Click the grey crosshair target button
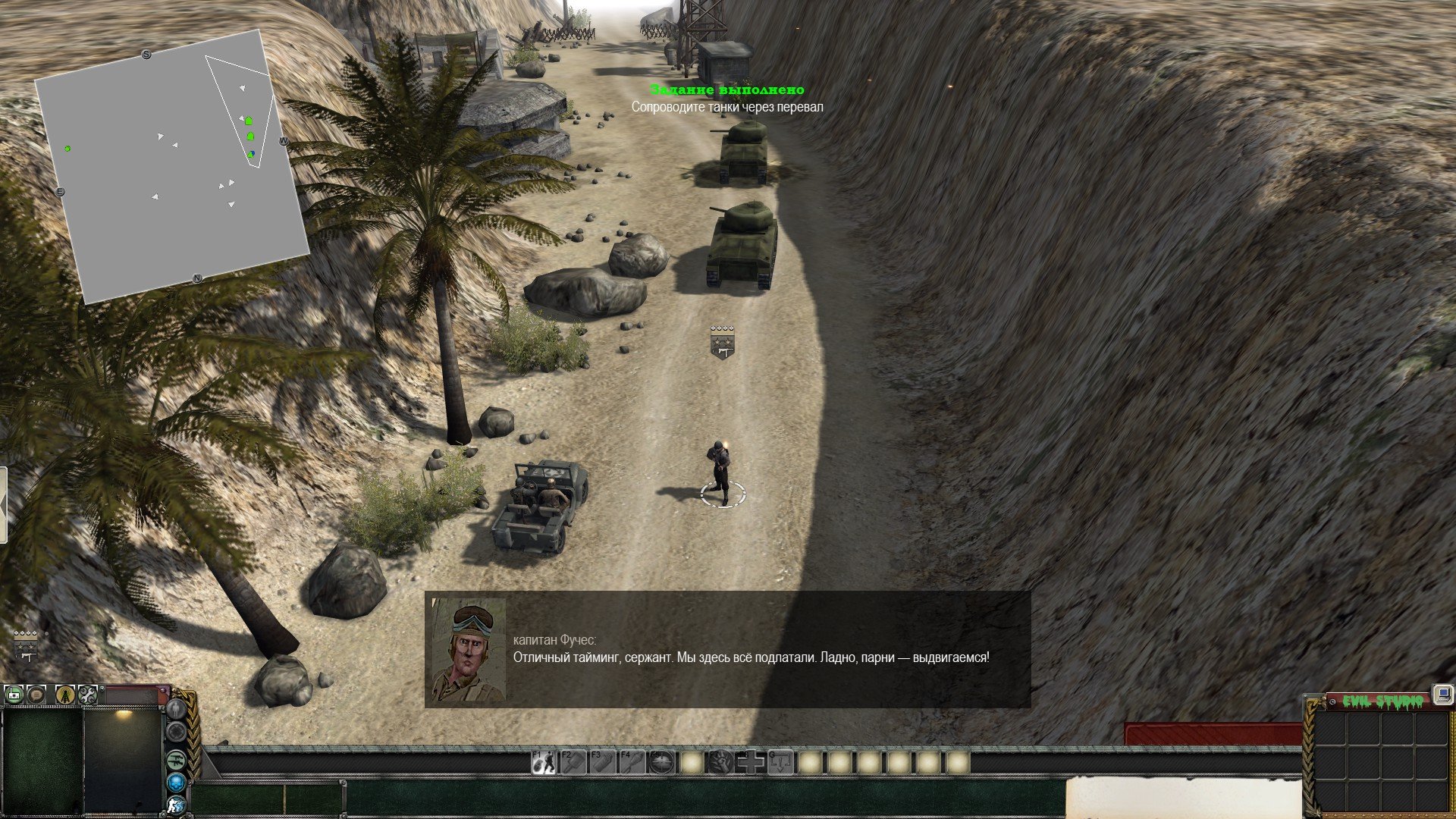 176,732
